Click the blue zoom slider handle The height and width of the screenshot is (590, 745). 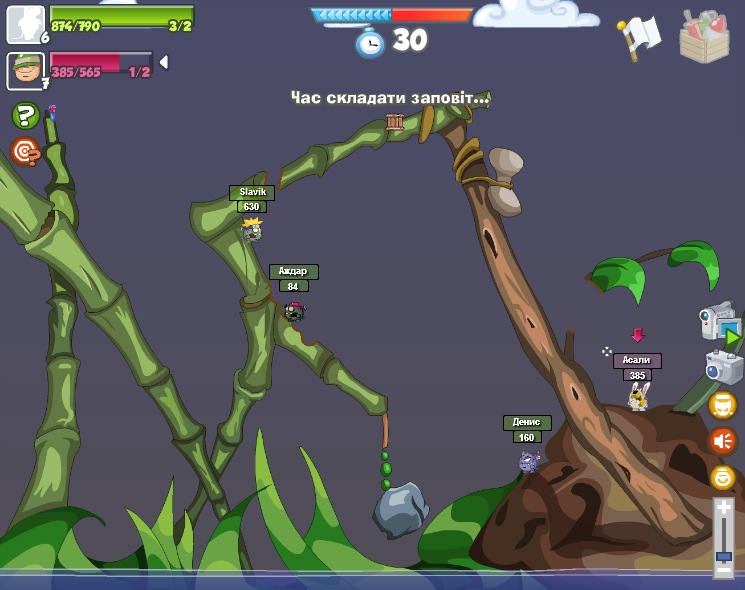[x=724, y=555]
